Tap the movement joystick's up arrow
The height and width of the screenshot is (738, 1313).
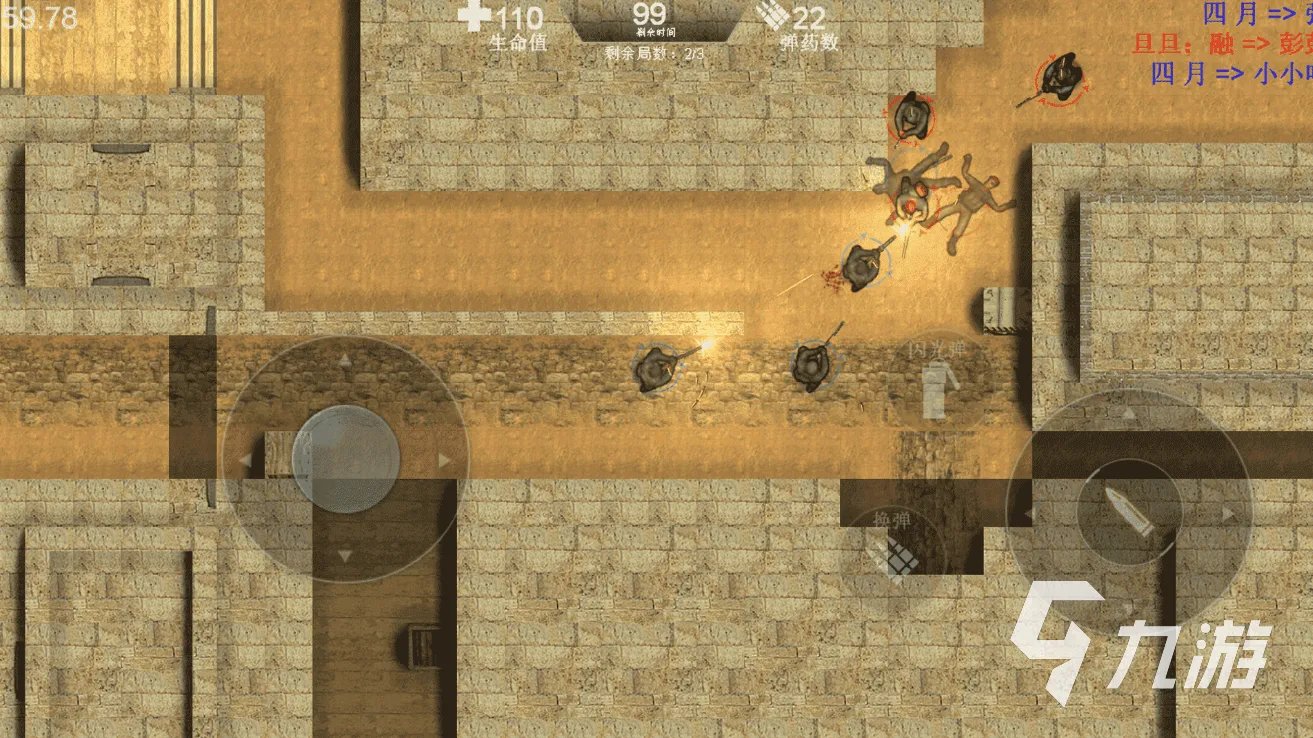tap(345, 362)
